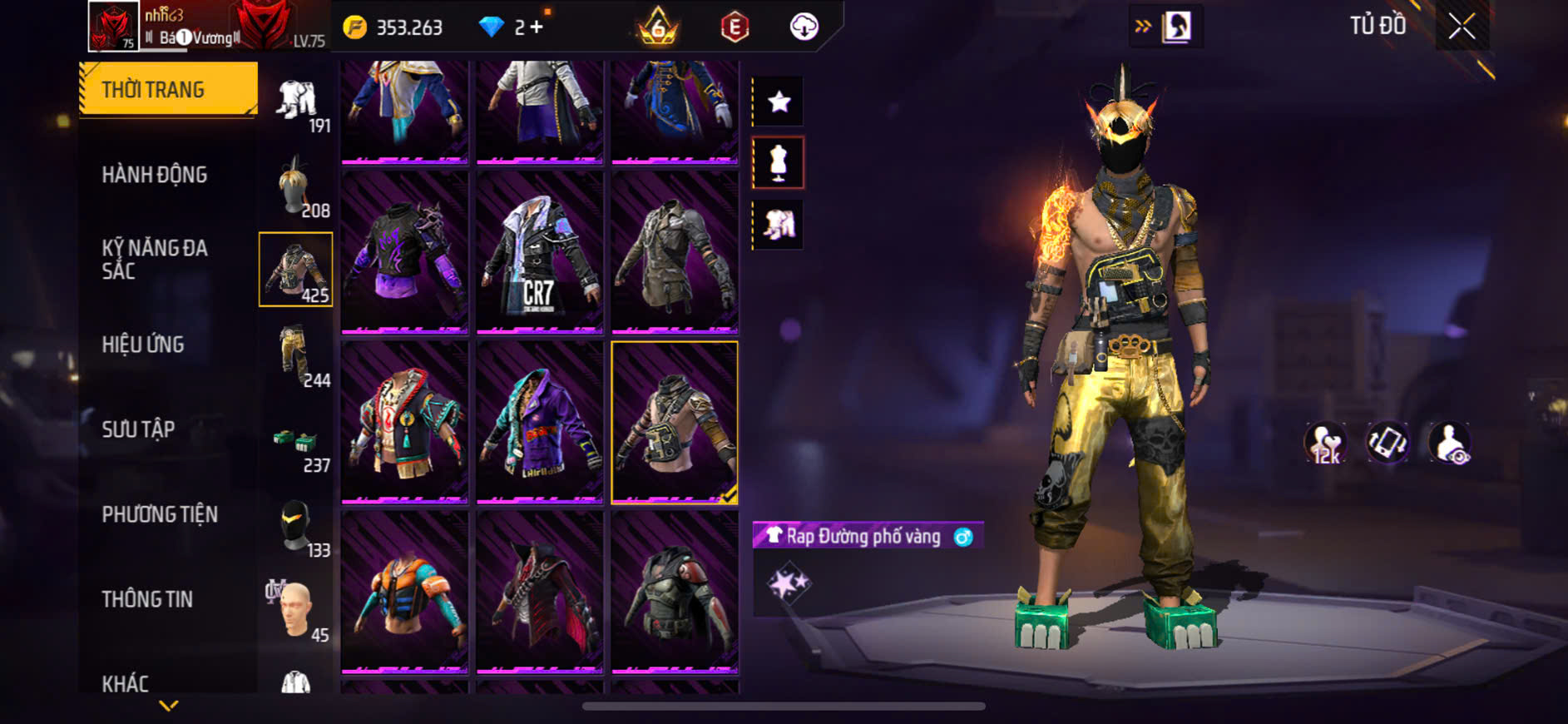This screenshot has width=1568, height=724.
Task: Select the THỜI TRANG category tab
Action: tap(169, 89)
